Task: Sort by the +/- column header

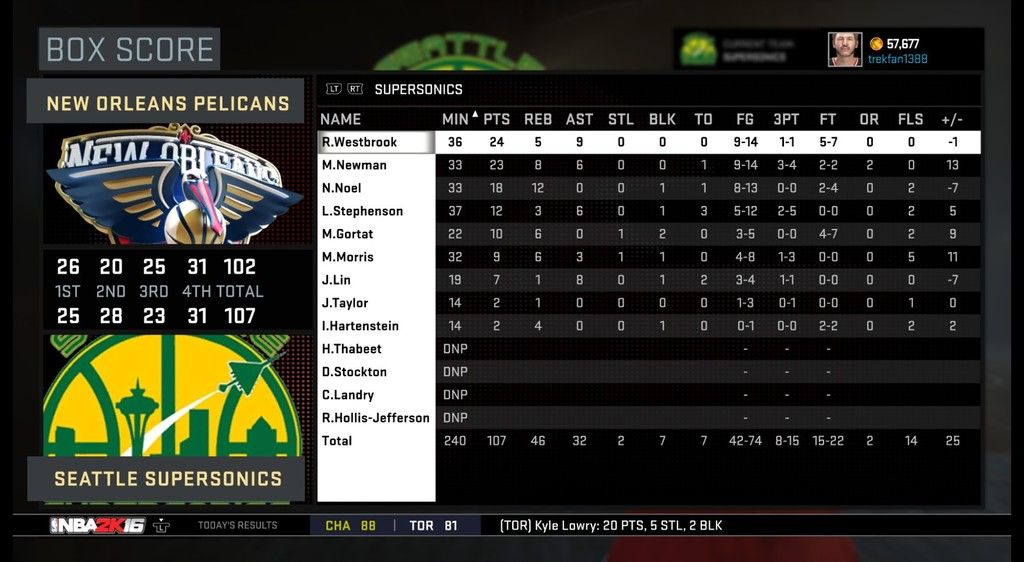Action: tap(952, 119)
